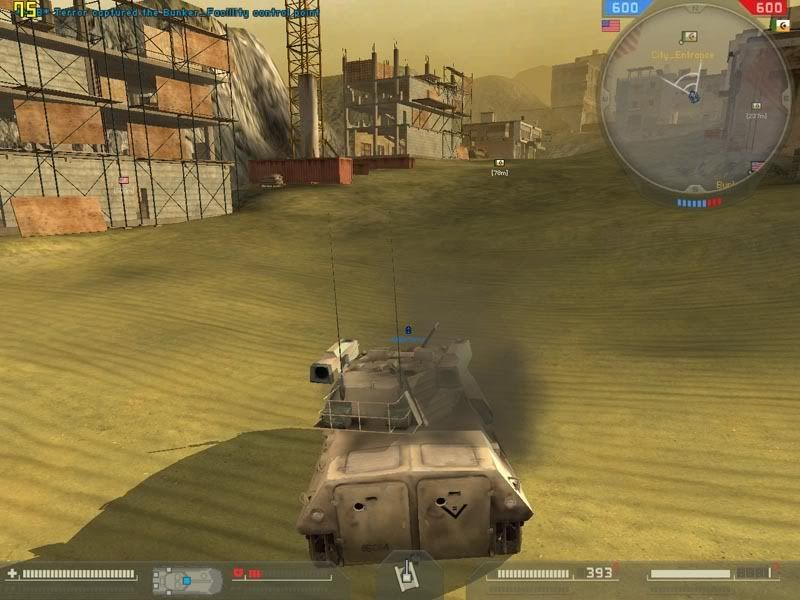This screenshot has width=800, height=600.
Task: Click the MEC team flag icon
Action: pos(780,25)
